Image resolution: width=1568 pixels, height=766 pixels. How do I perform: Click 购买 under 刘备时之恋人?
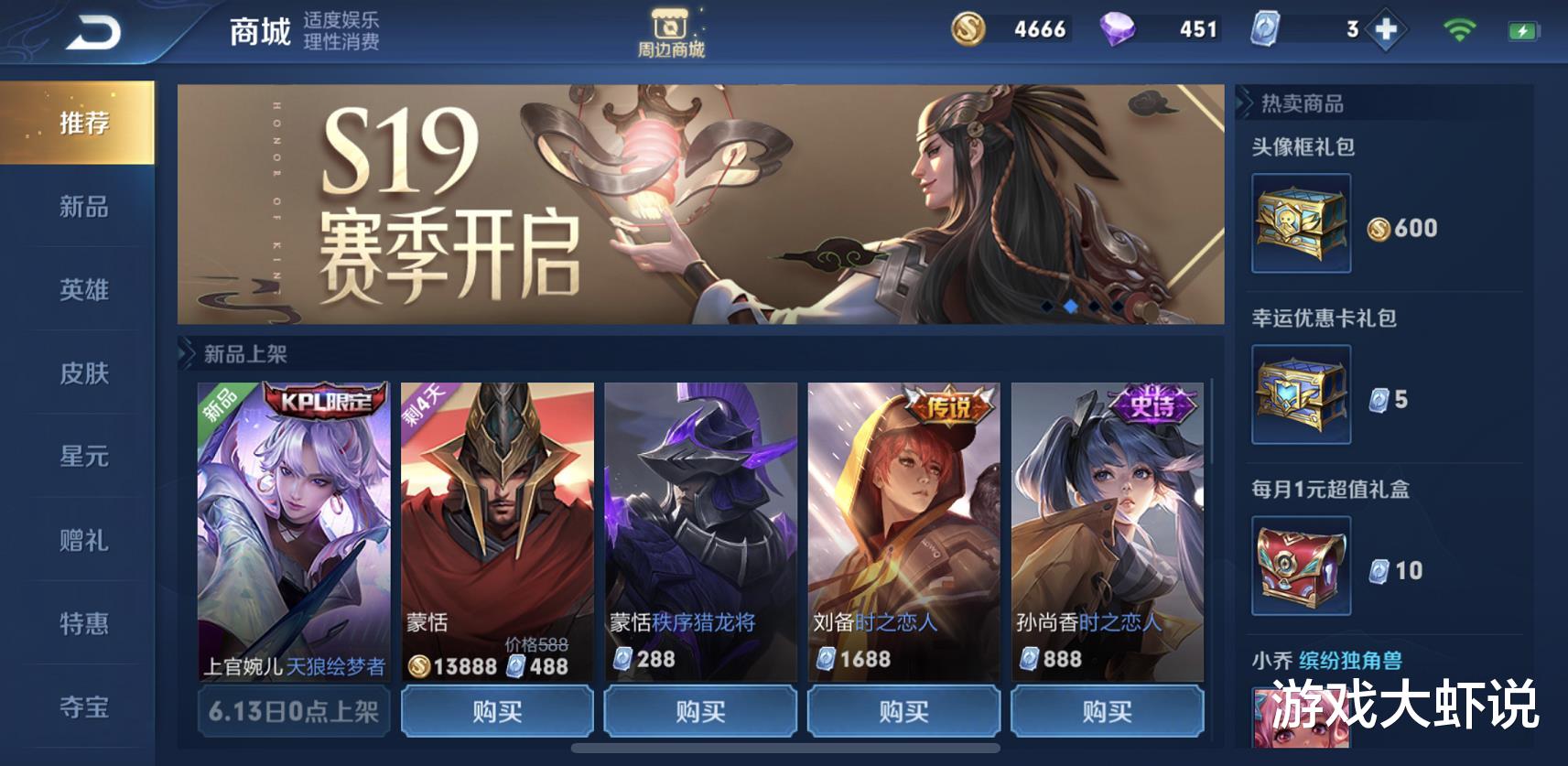click(903, 710)
